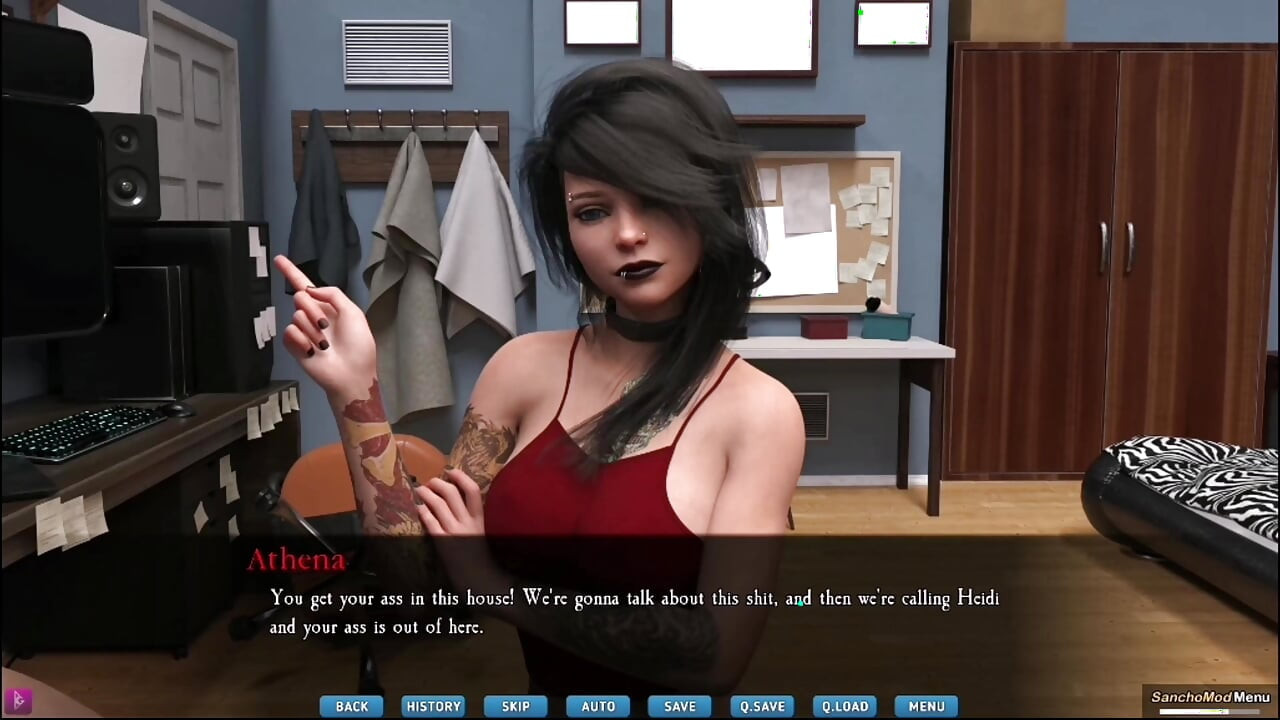Enable SKIP mode
The image size is (1280, 720).
[515, 706]
